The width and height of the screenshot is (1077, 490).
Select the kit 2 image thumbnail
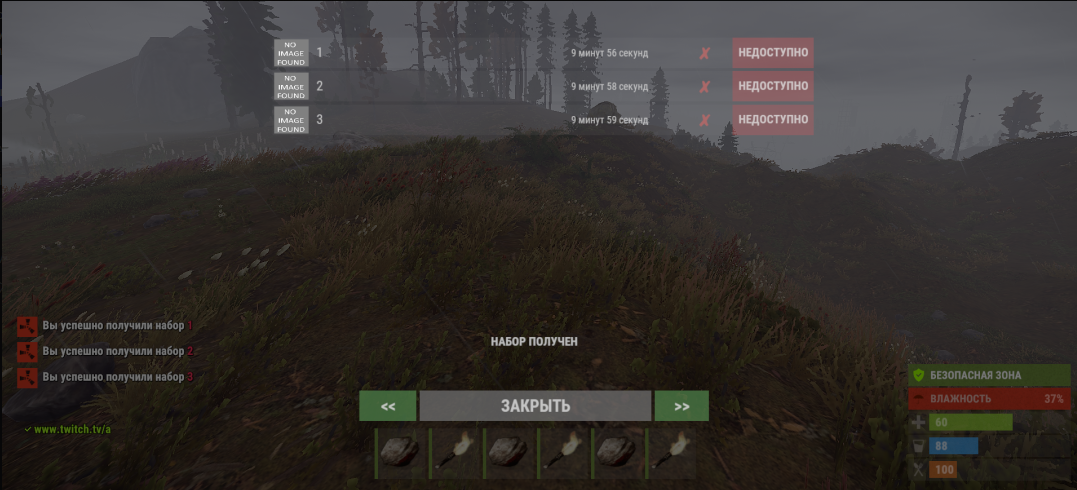coord(291,86)
